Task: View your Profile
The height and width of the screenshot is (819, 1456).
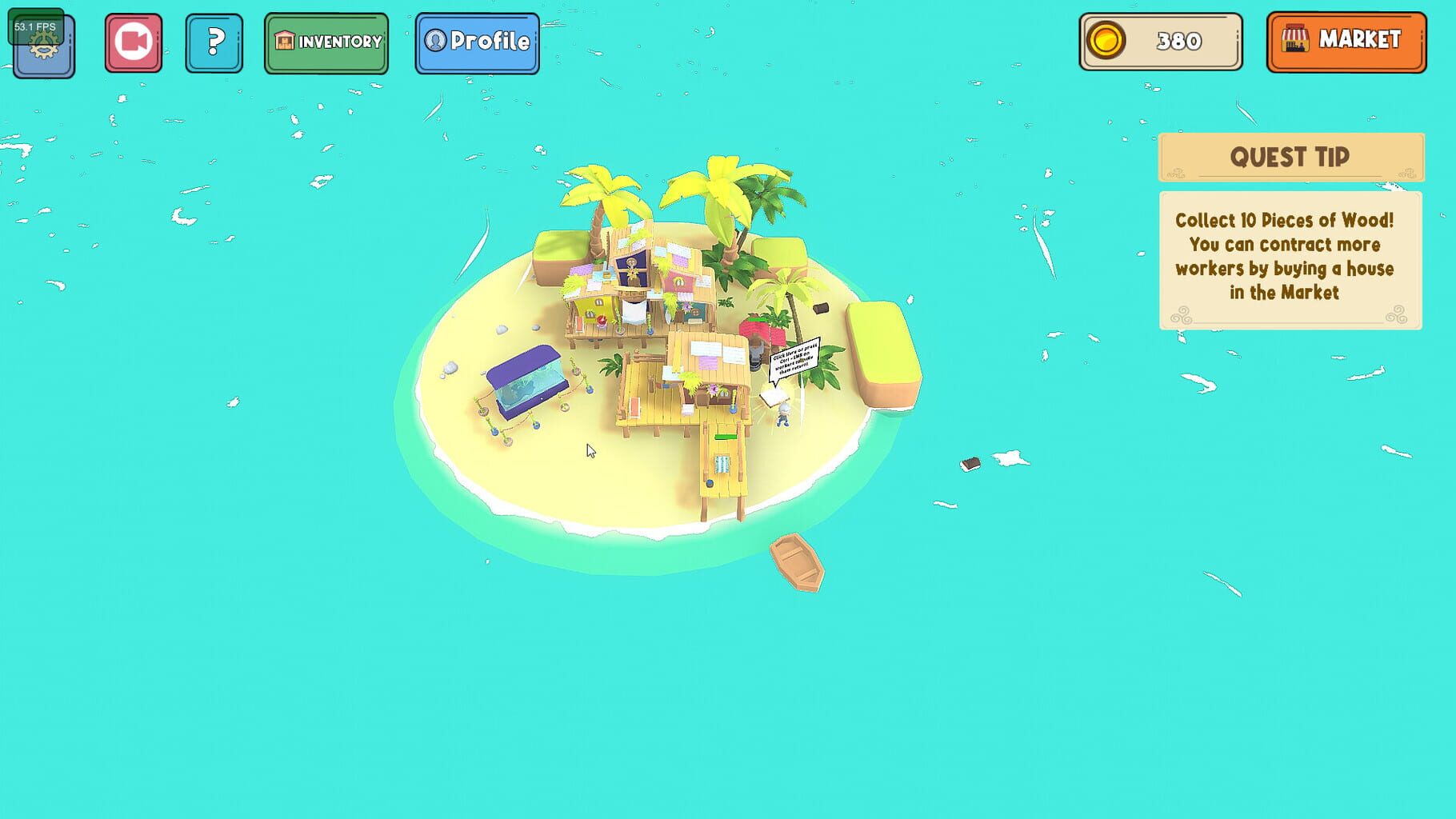Action: pyautogui.click(x=477, y=43)
